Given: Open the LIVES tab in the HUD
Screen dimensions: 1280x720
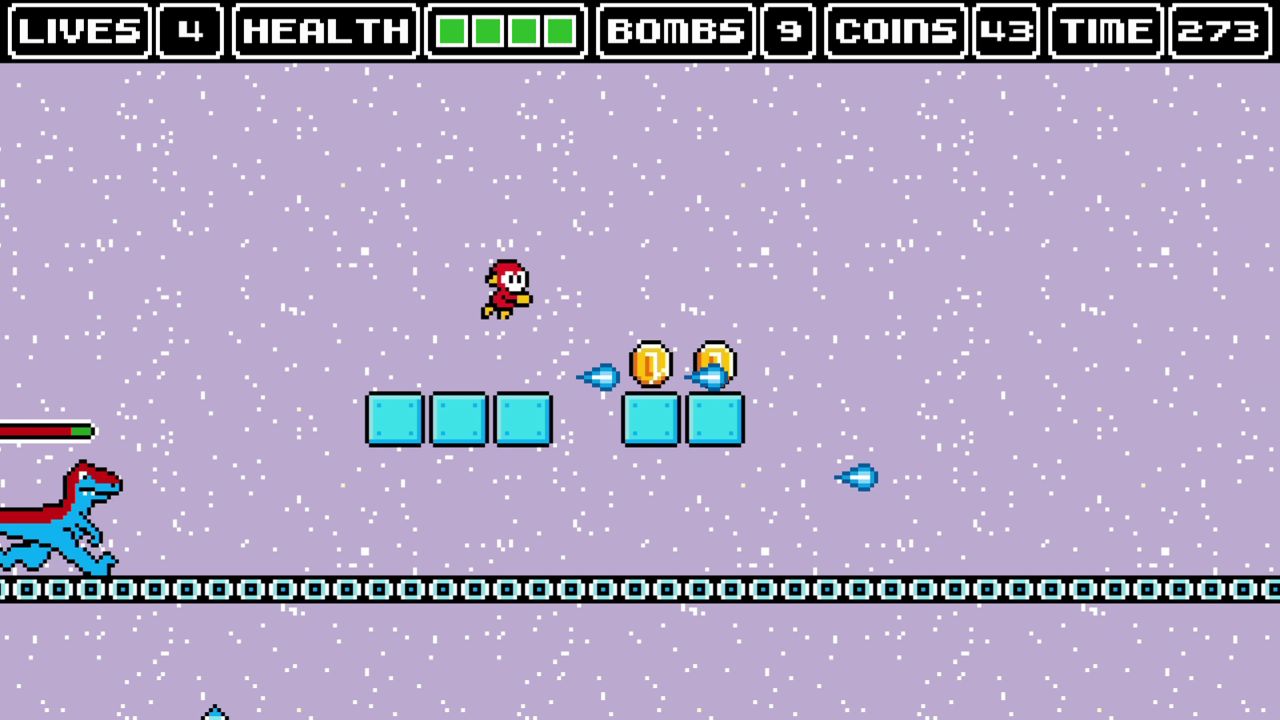Looking at the screenshot, I should tap(78, 31).
